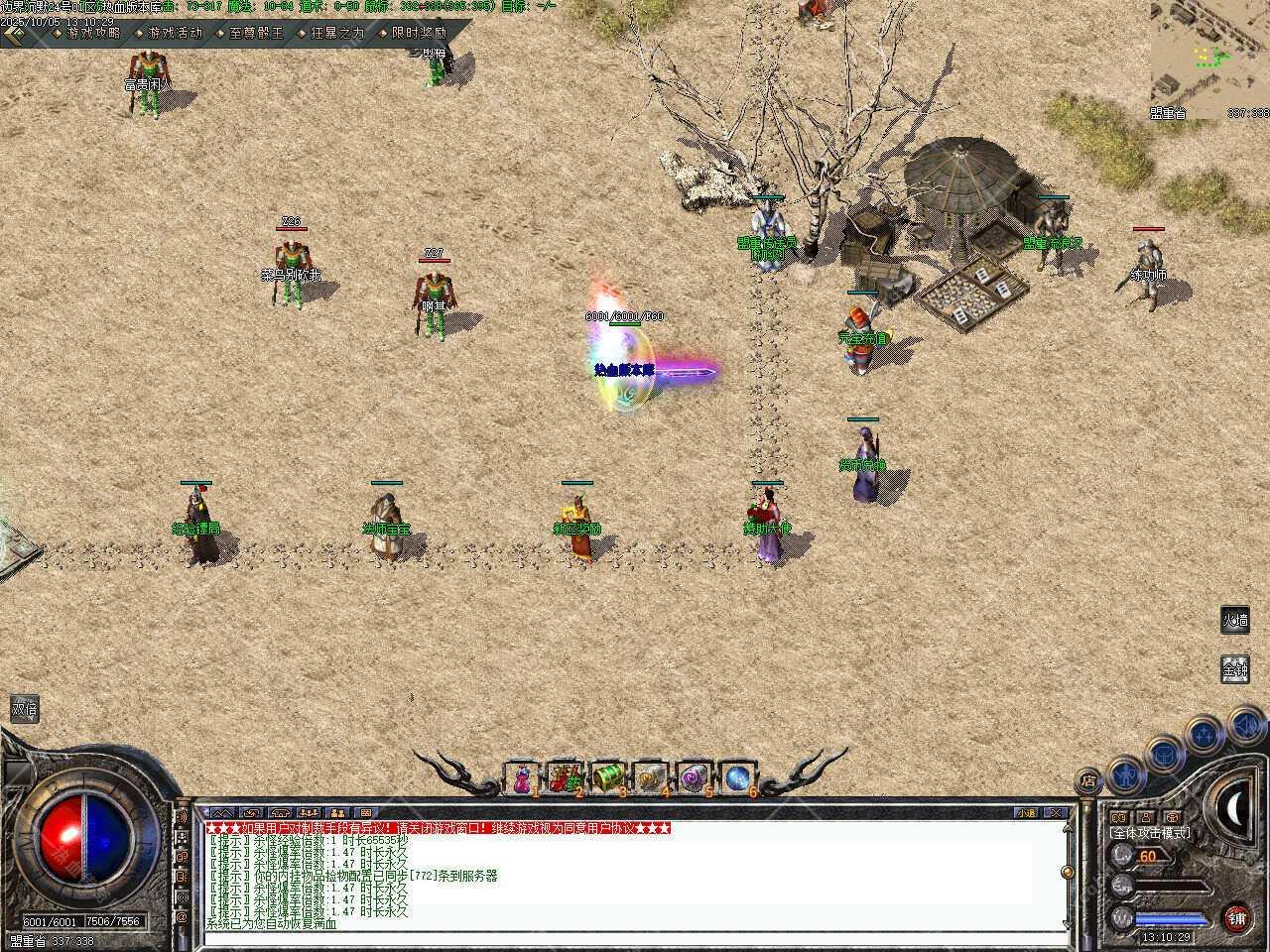
Task: Open the 游戏攻略 guide menu
Action: (93, 33)
